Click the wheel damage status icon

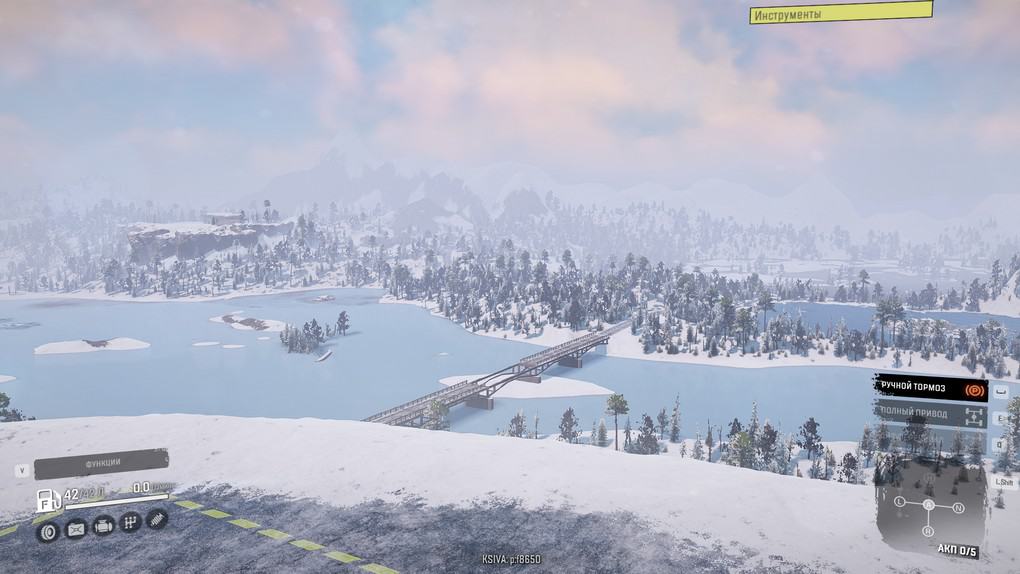point(48,530)
